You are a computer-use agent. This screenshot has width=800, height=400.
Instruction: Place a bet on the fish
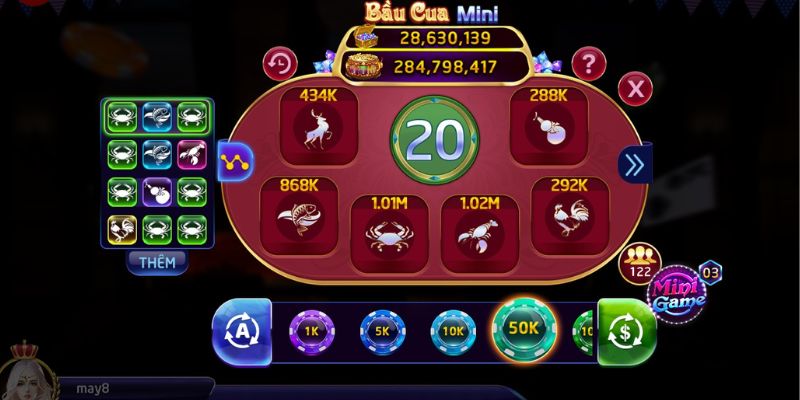[x=299, y=217]
